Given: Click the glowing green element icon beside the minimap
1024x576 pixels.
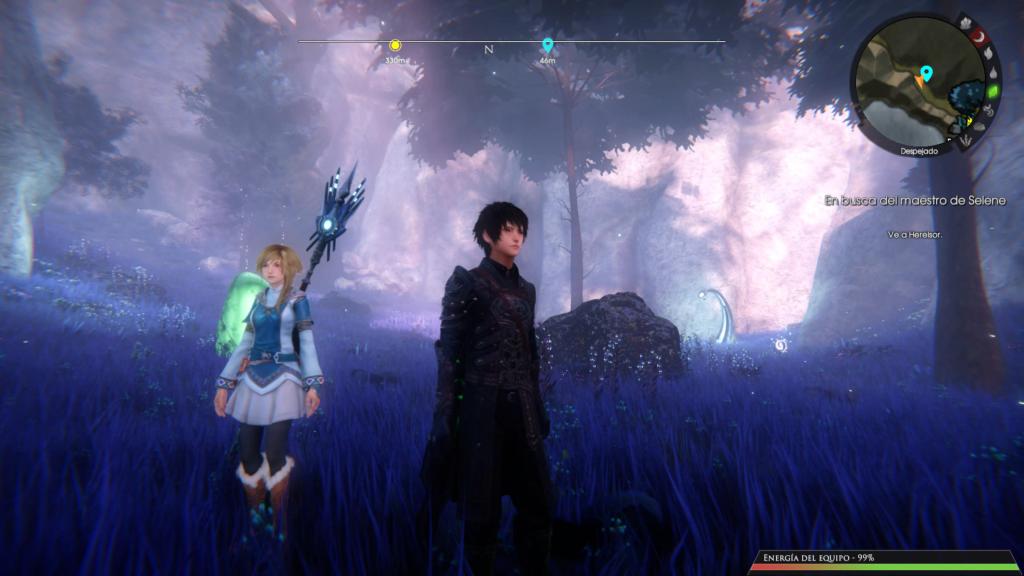Looking at the screenshot, I should [x=992, y=91].
